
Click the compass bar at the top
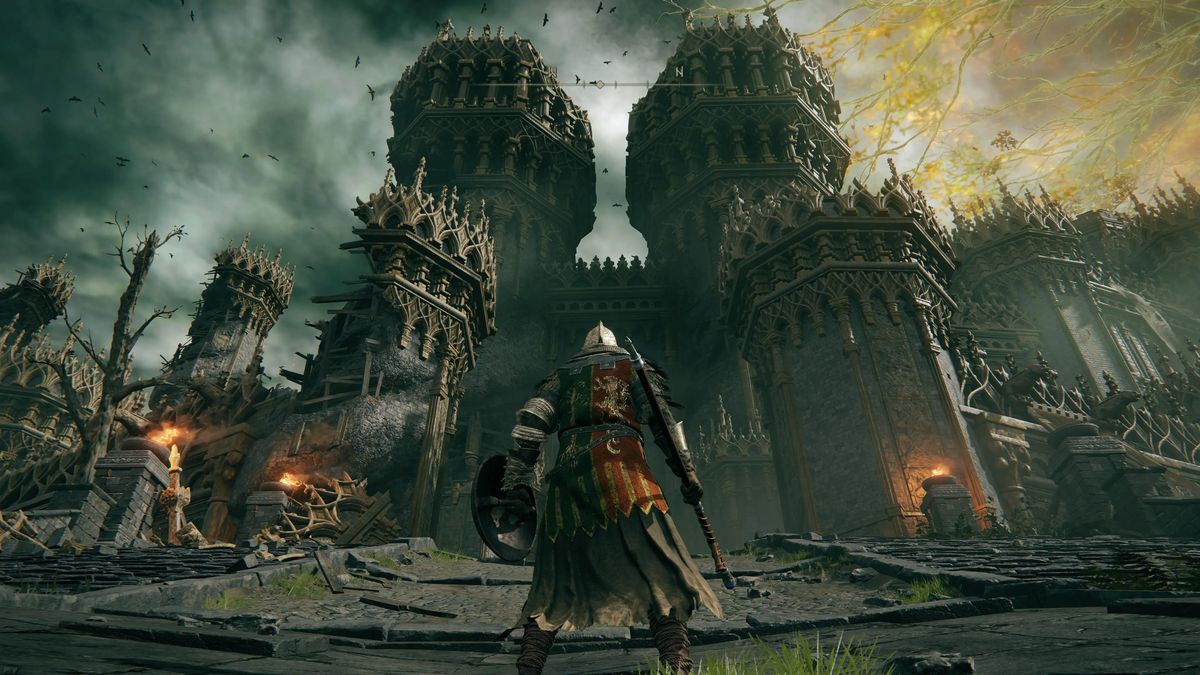pos(600,83)
